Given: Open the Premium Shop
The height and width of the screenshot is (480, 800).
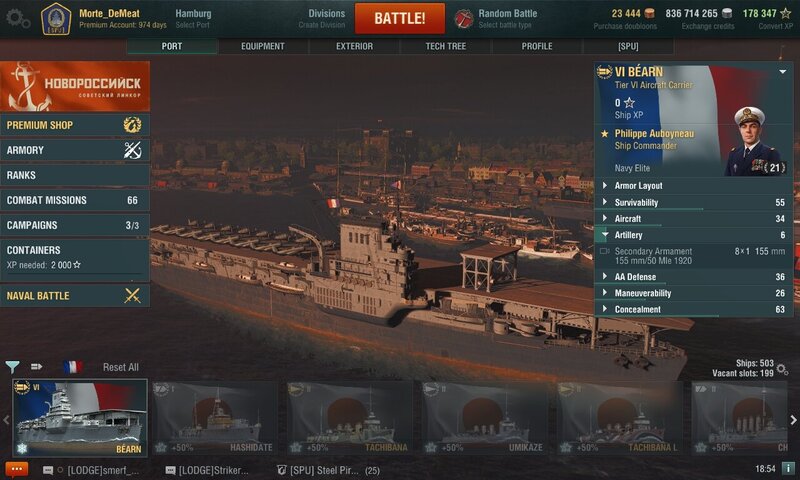Looking at the screenshot, I should pyautogui.click(x=75, y=125).
